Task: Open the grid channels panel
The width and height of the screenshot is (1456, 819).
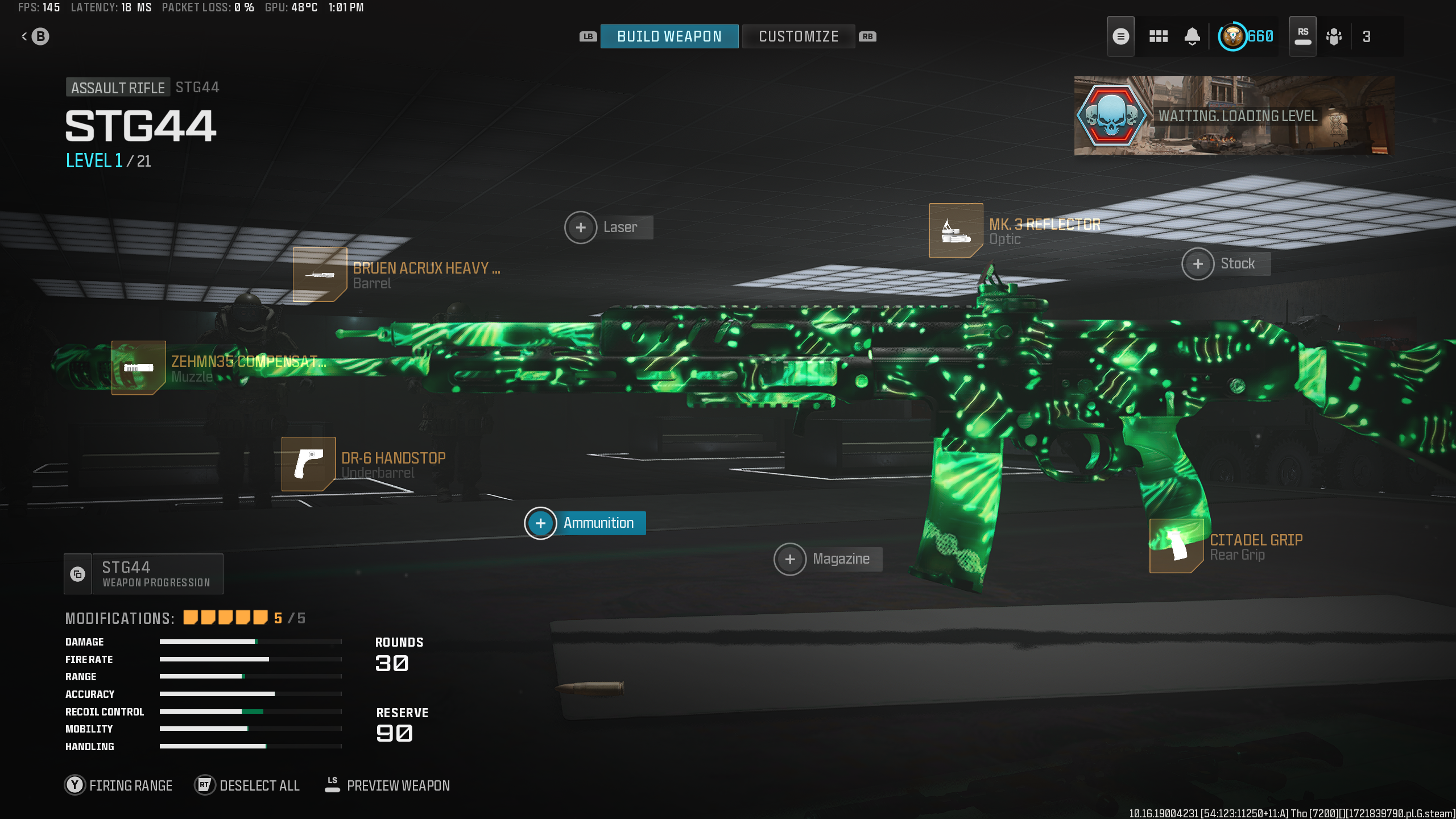Action: (x=1158, y=36)
